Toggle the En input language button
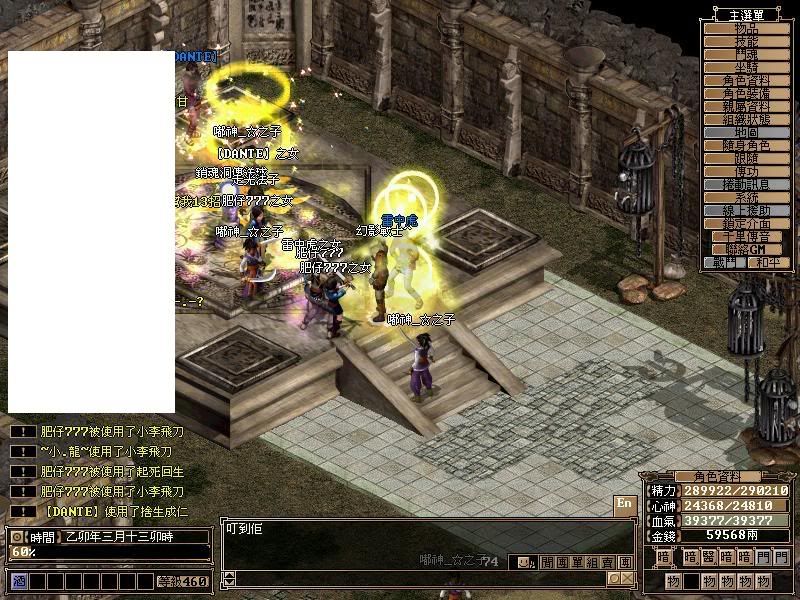 tap(624, 504)
